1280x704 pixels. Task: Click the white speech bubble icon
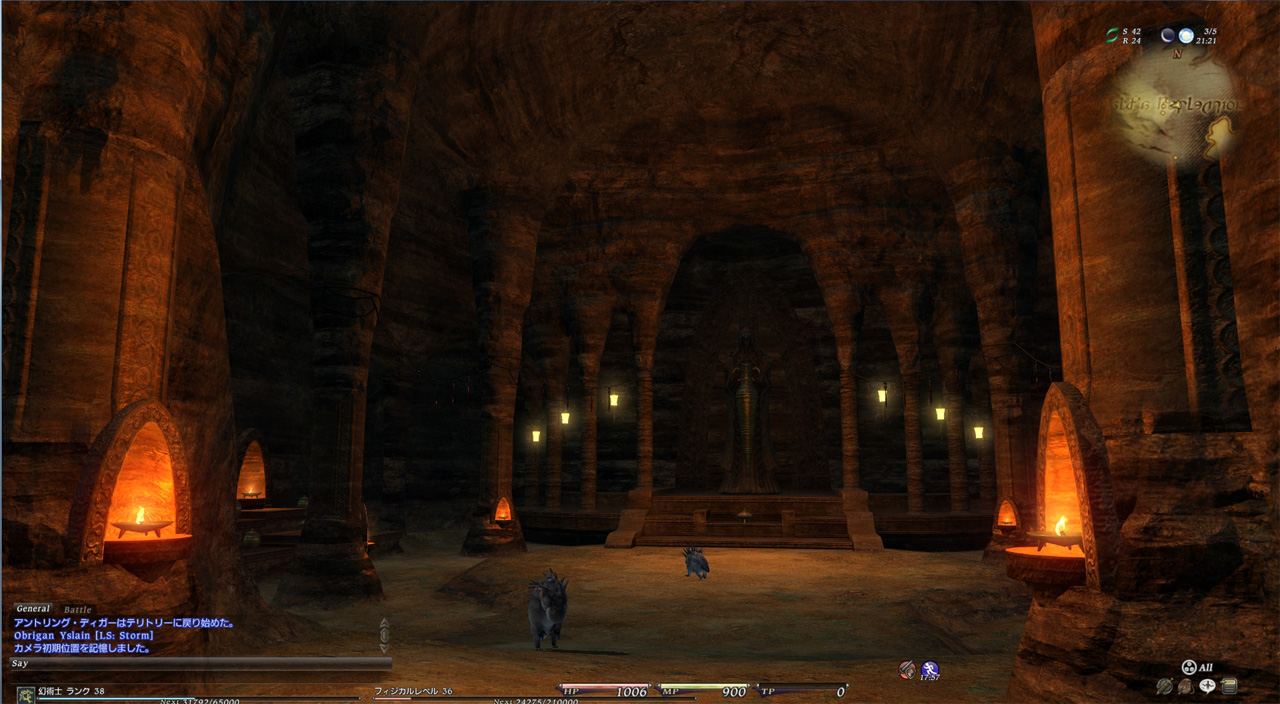tap(1207, 686)
